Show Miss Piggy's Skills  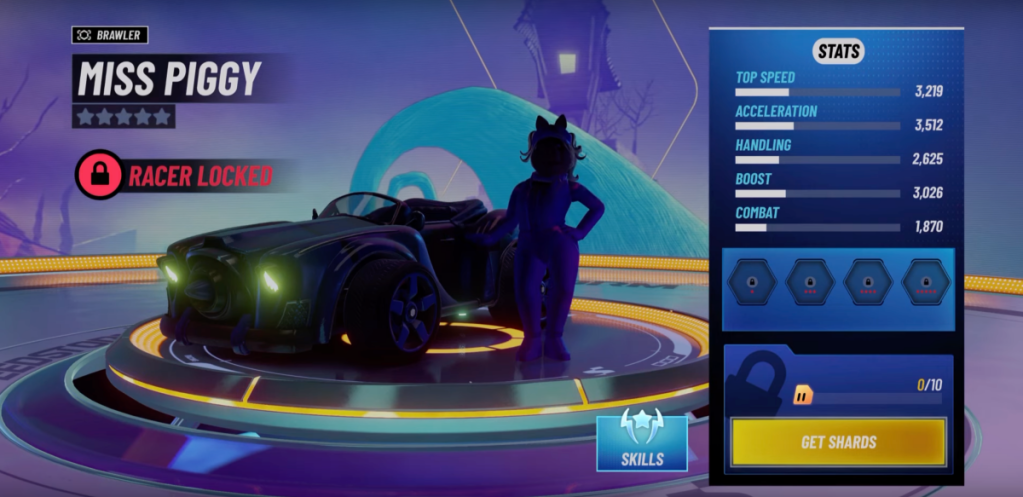(641, 442)
